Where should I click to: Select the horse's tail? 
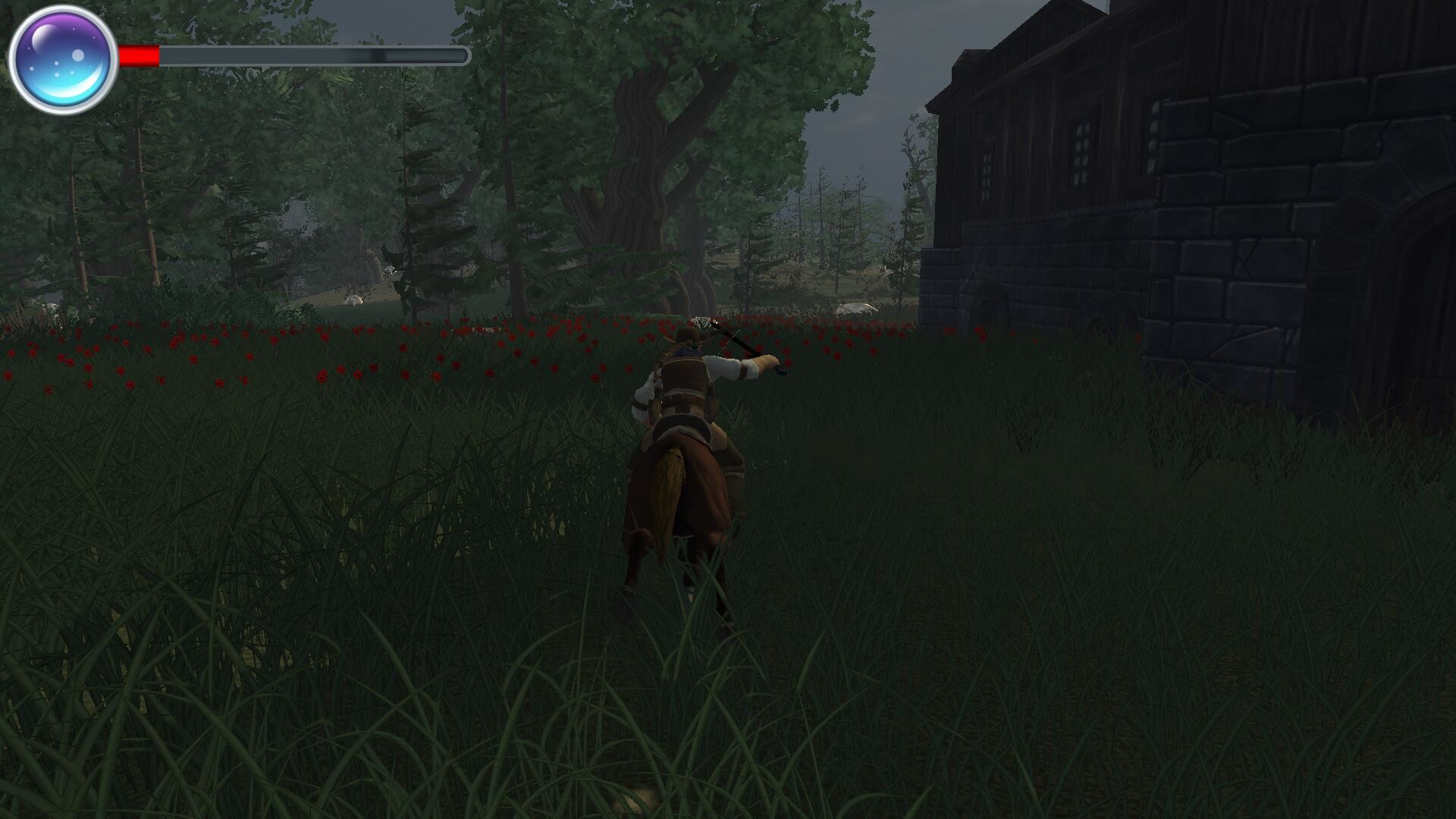669,493
